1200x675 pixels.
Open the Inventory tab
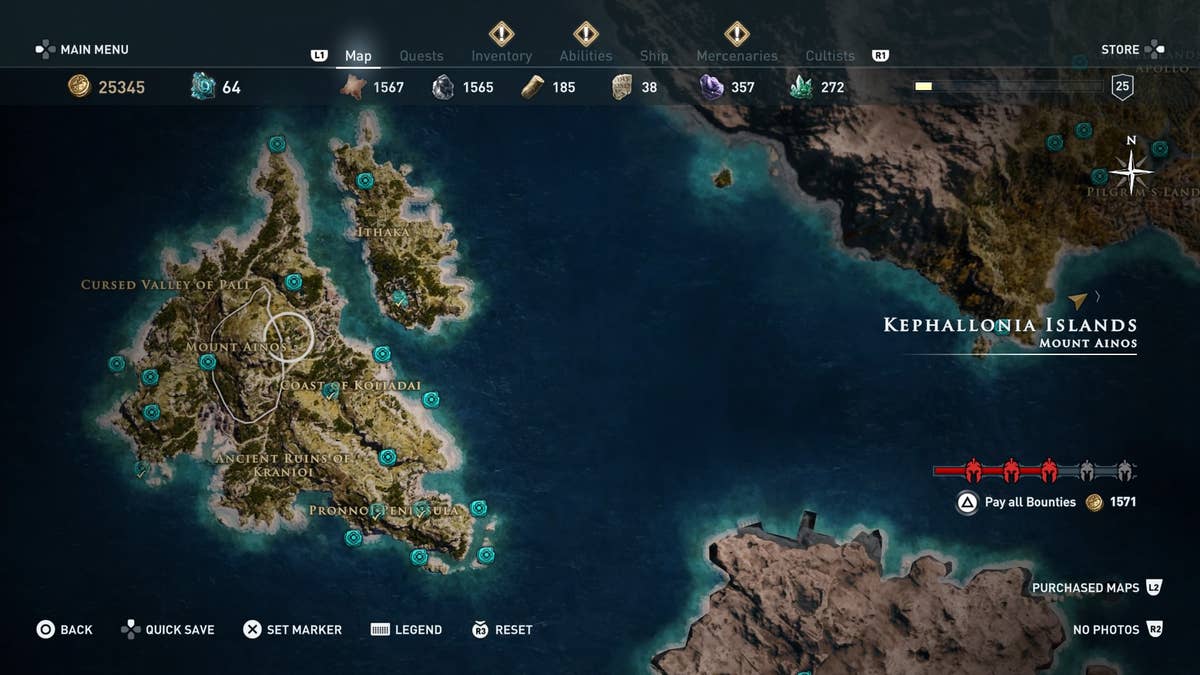(501, 56)
